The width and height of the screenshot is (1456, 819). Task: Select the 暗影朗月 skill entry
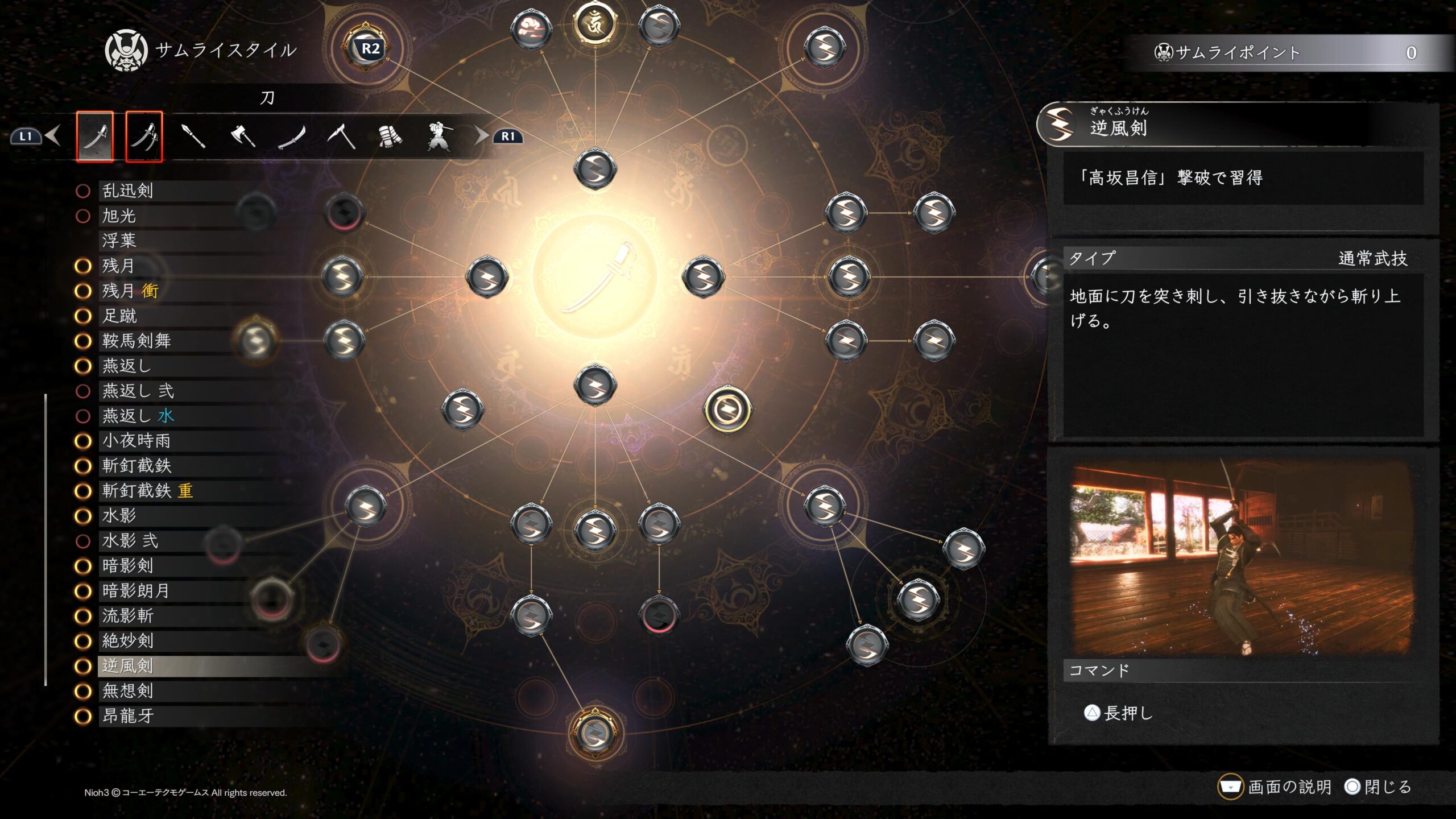136,591
